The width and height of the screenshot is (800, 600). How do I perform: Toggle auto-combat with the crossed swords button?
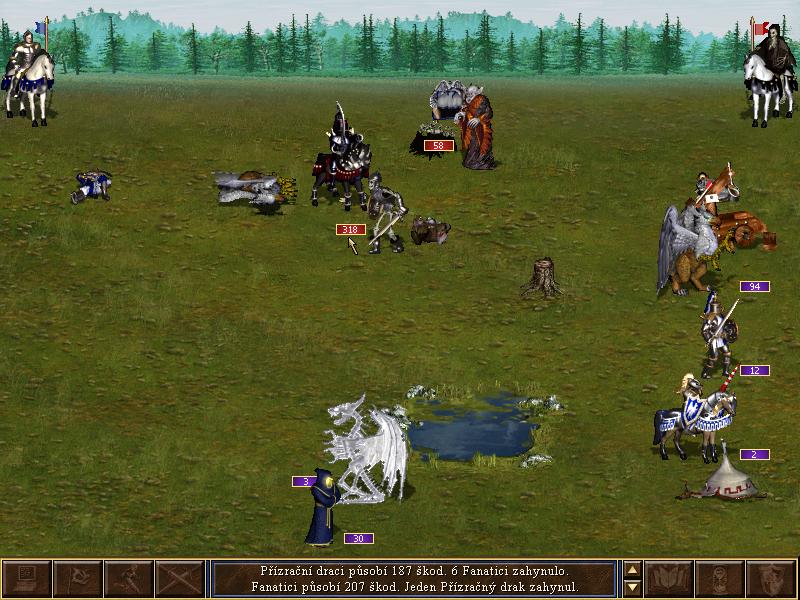pos(179,579)
